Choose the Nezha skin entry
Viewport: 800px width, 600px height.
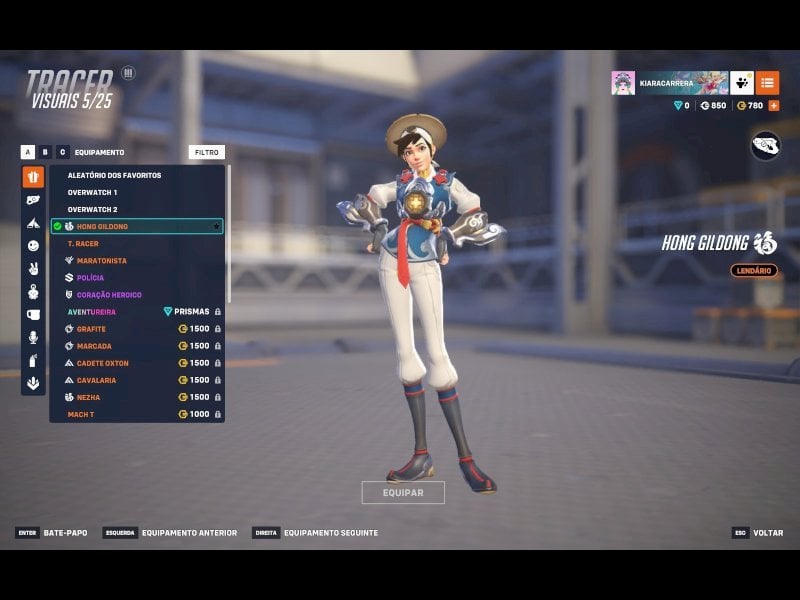(88, 397)
